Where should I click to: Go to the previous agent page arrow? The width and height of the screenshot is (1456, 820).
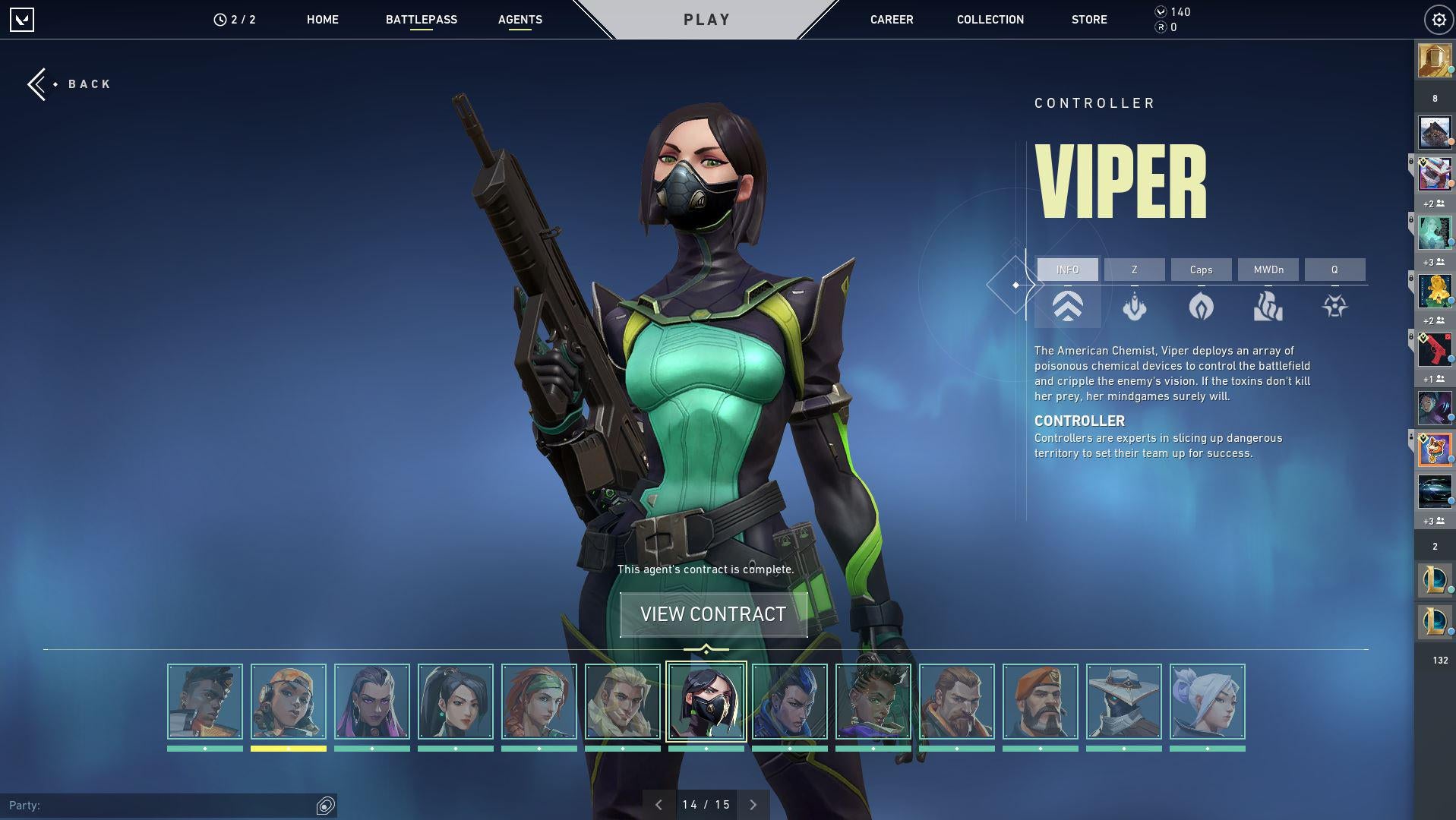click(x=659, y=805)
